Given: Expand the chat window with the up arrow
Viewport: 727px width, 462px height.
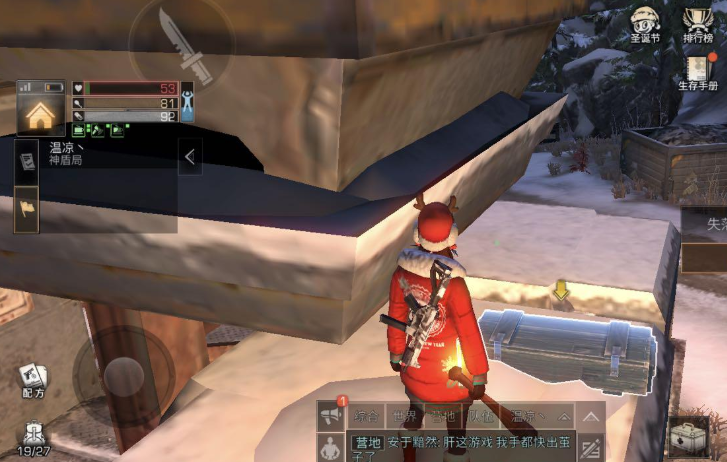Looking at the screenshot, I should click(592, 415).
